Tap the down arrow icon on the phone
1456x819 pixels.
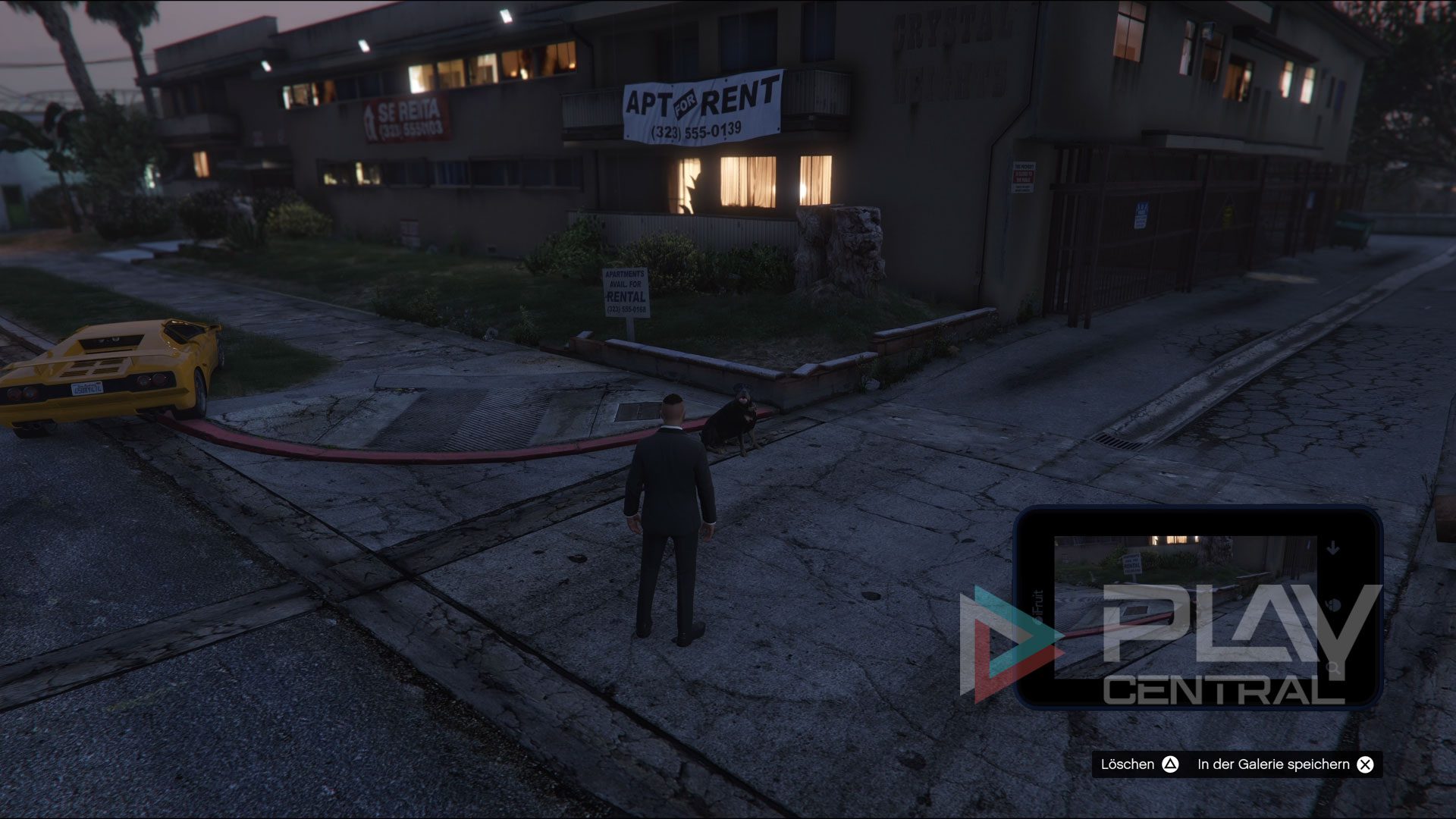tap(1333, 548)
